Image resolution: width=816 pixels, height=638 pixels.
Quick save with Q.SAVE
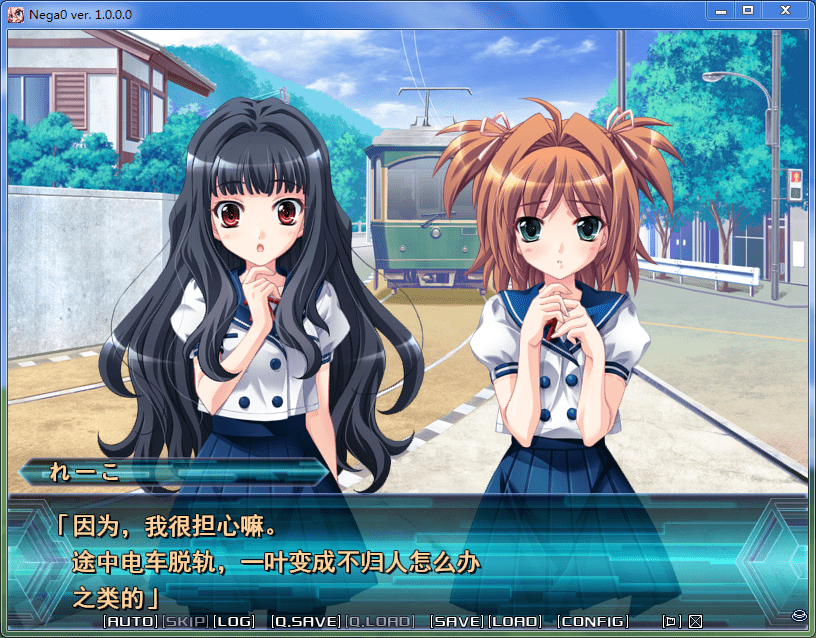pyautogui.click(x=306, y=621)
